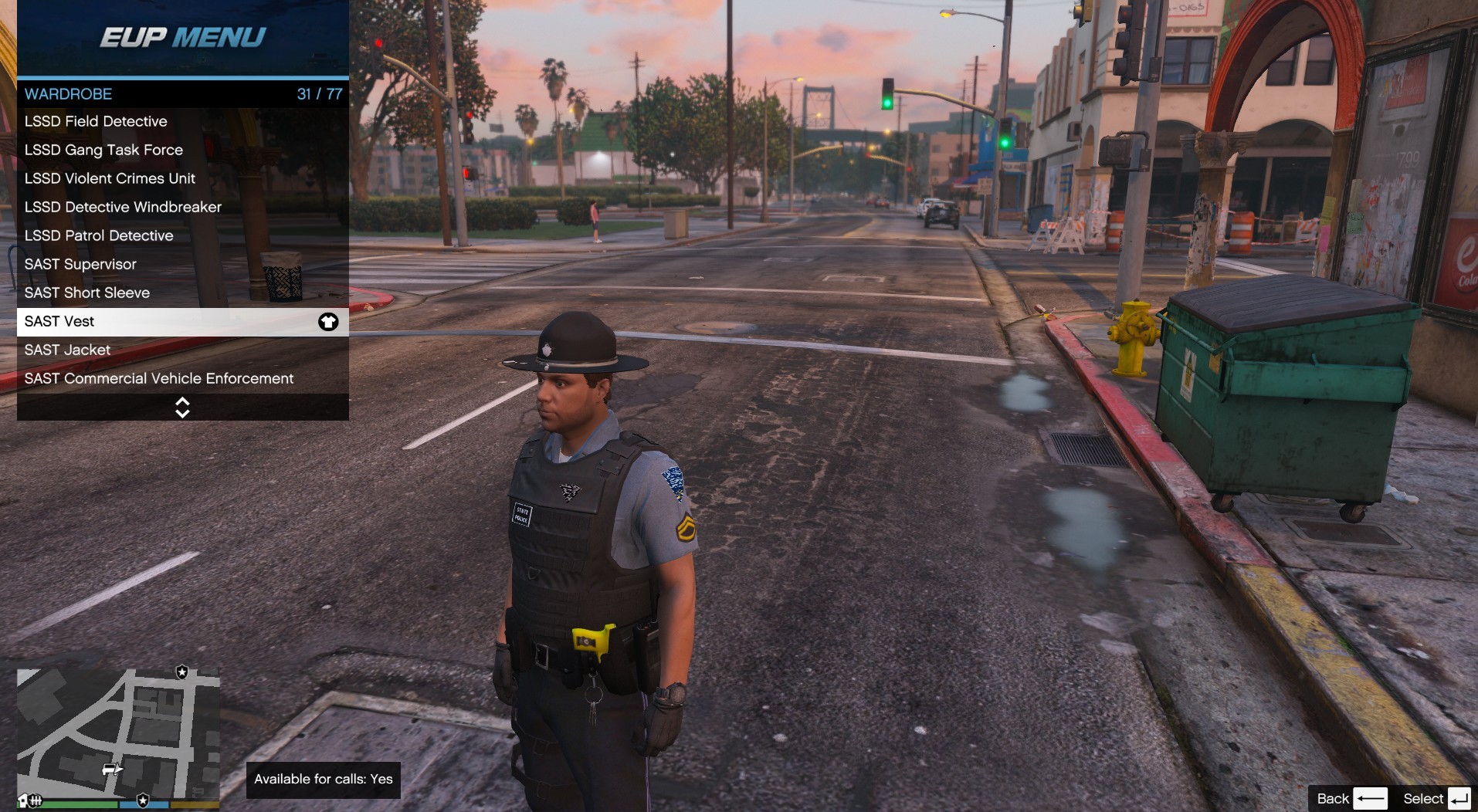This screenshot has height=812, width=1478.
Task: Click the police station marker on minimap
Action: coord(182,672)
